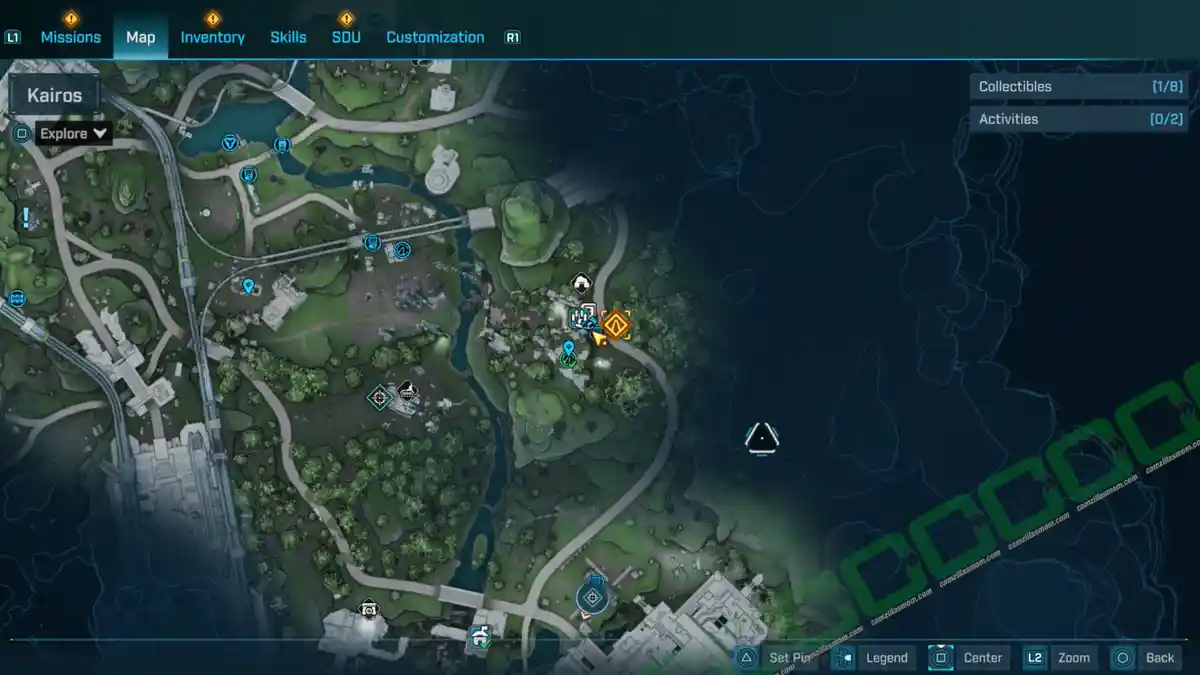Select the Kairos region label
Image resolution: width=1200 pixels, height=675 pixels.
54,96
